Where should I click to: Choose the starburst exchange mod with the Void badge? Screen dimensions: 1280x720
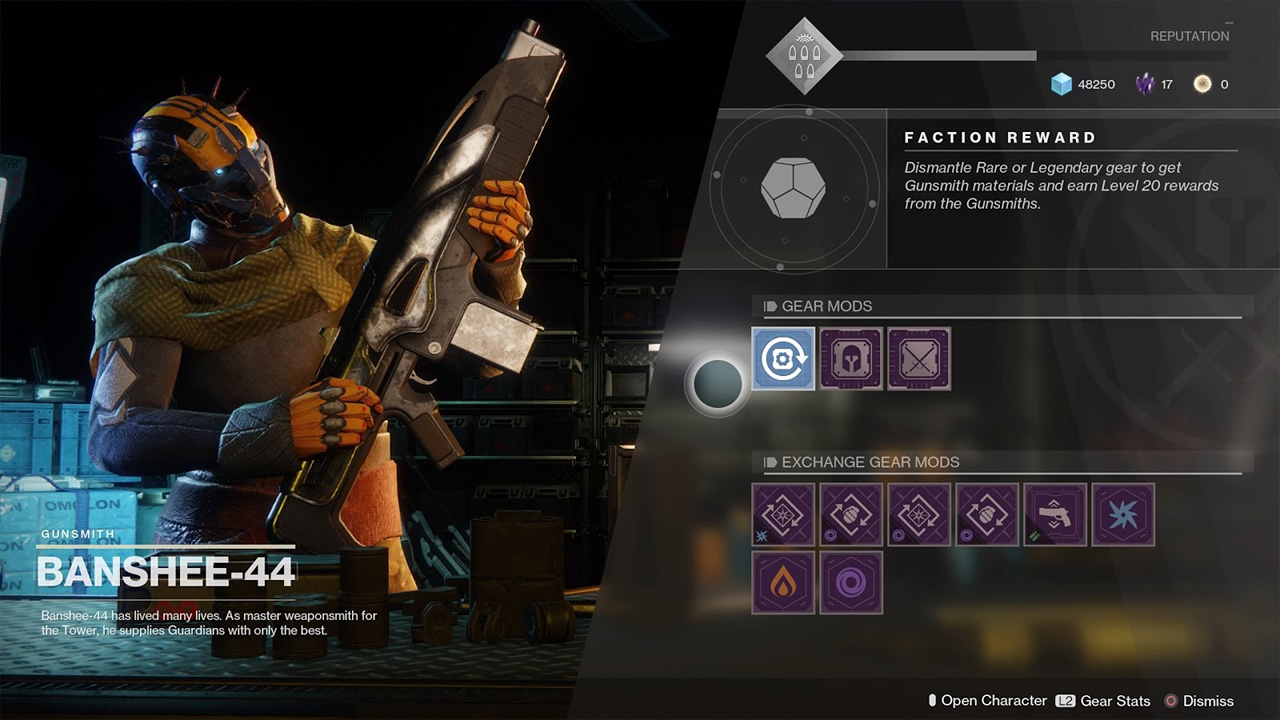[x=919, y=514]
